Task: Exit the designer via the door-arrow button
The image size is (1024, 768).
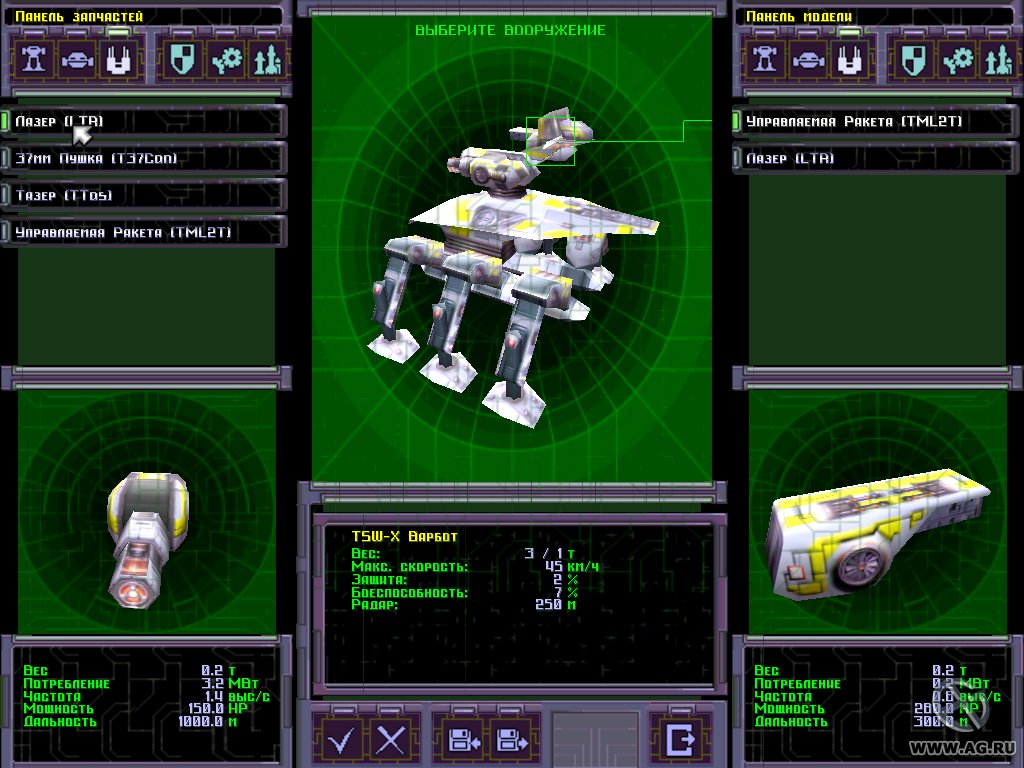Action: (x=681, y=740)
